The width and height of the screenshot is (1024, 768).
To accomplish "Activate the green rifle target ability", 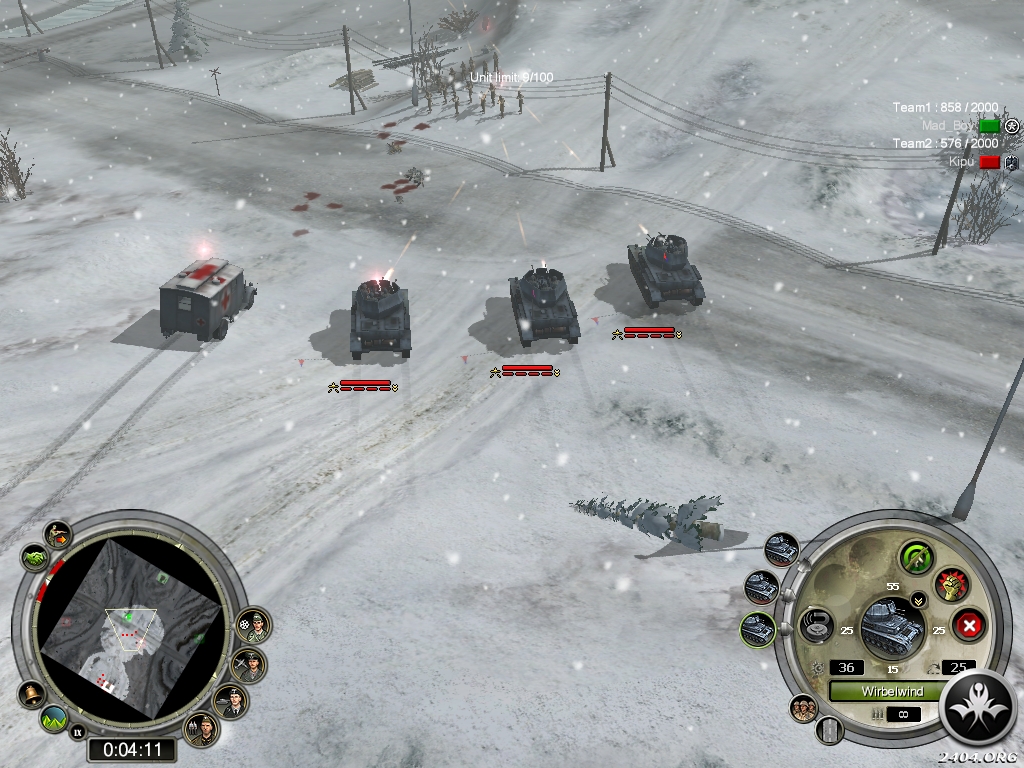I will (915, 557).
